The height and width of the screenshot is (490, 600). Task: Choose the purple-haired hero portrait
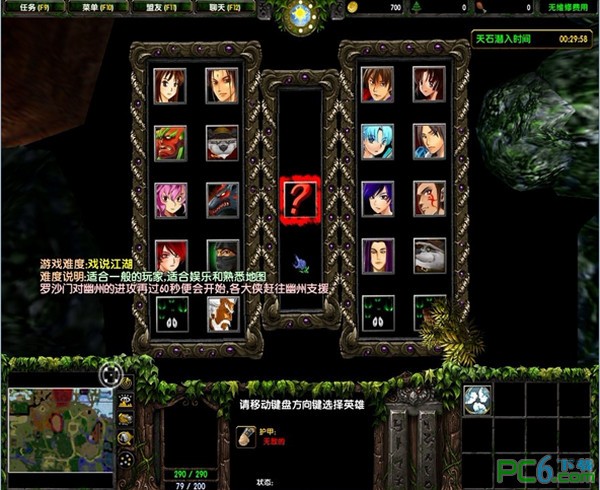point(378,199)
